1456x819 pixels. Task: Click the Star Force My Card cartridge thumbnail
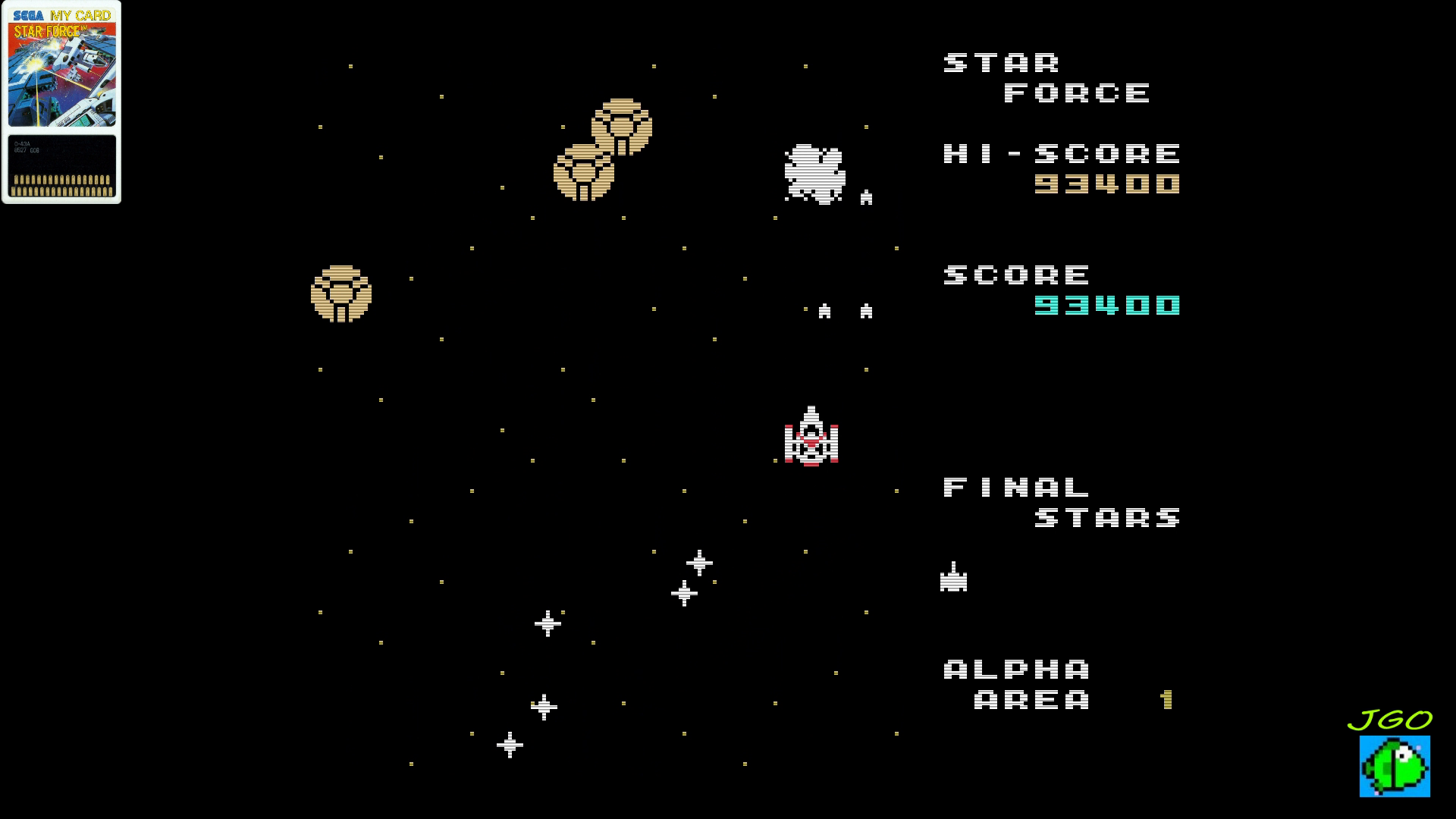61,102
